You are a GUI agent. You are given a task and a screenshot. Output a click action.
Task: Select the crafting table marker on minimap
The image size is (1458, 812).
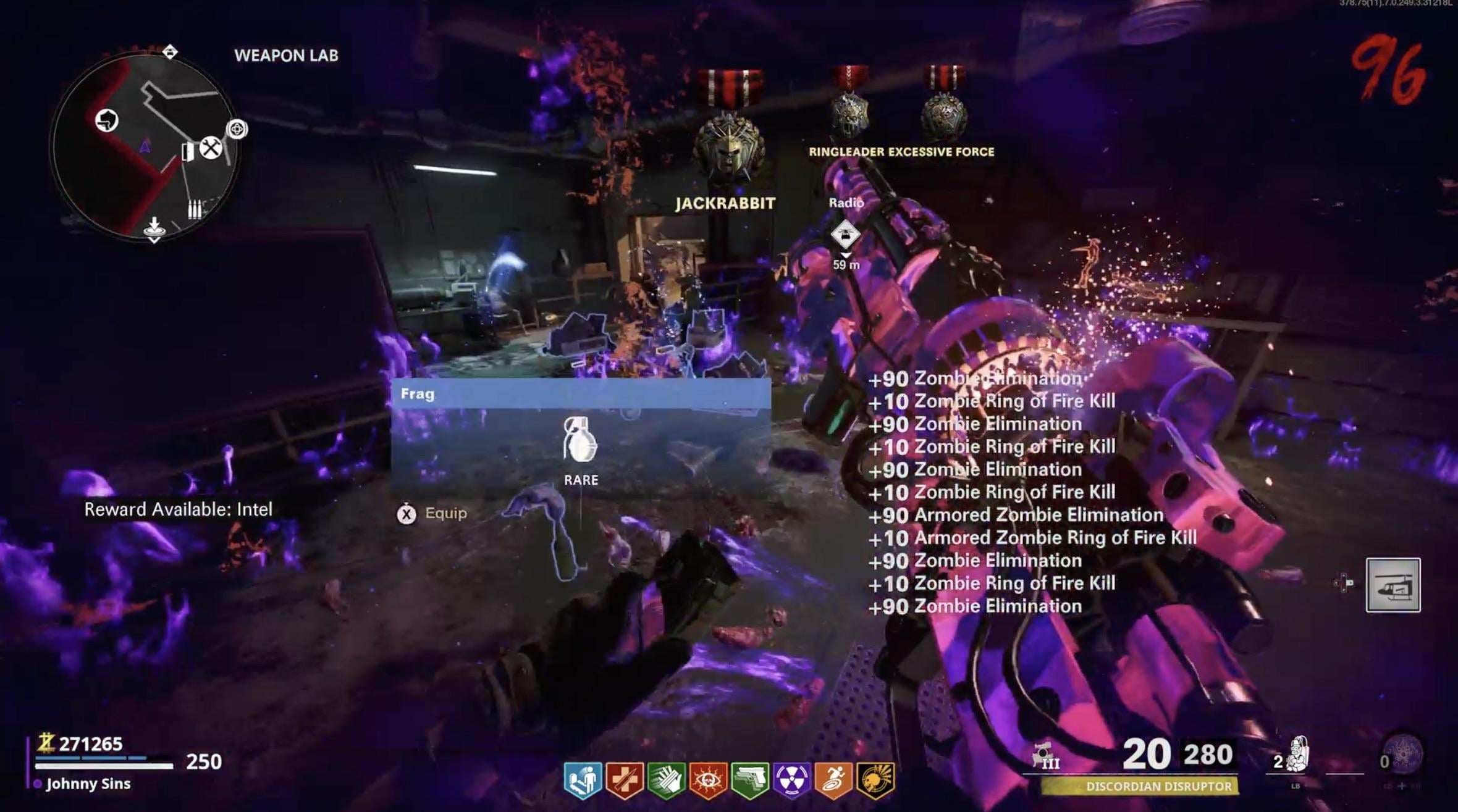click(x=211, y=148)
